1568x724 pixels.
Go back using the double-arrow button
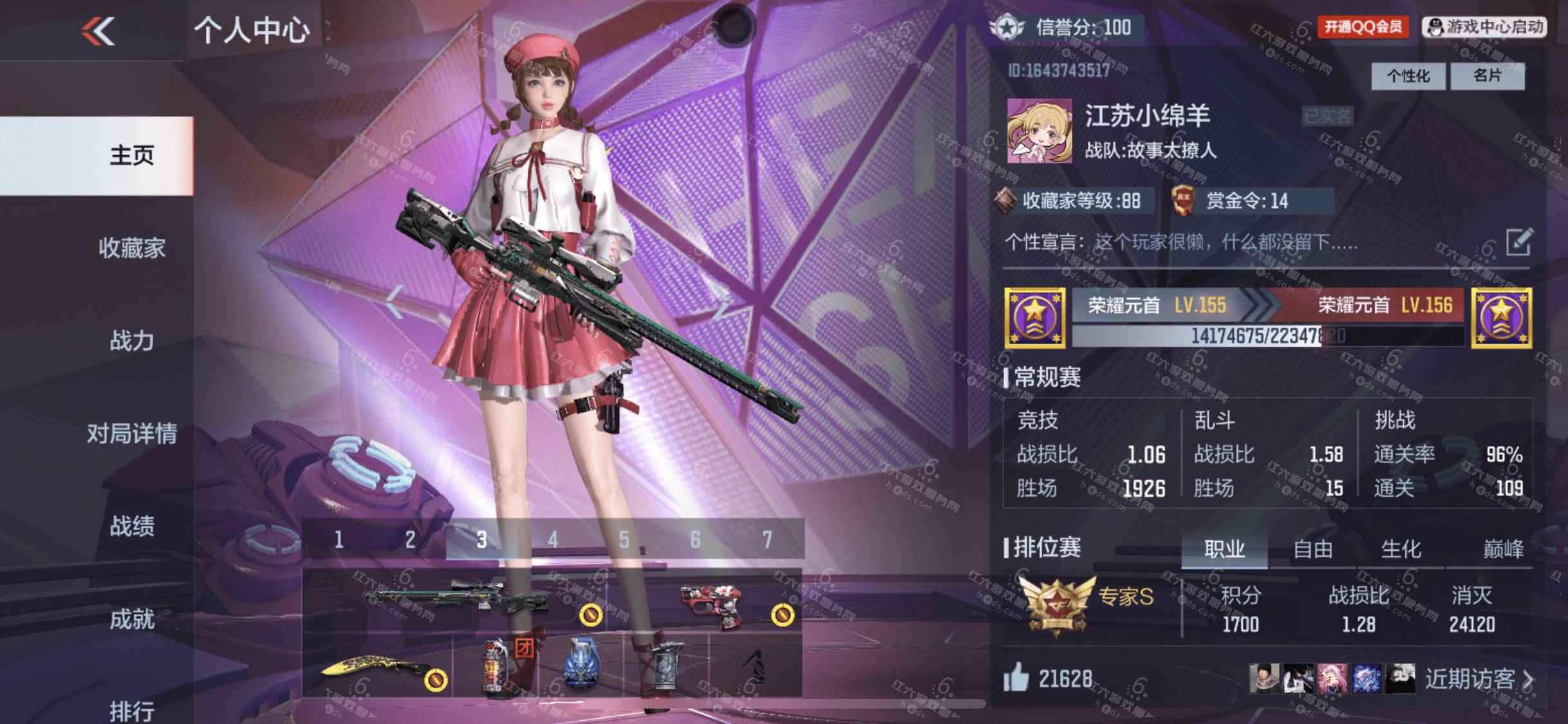tap(98, 30)
